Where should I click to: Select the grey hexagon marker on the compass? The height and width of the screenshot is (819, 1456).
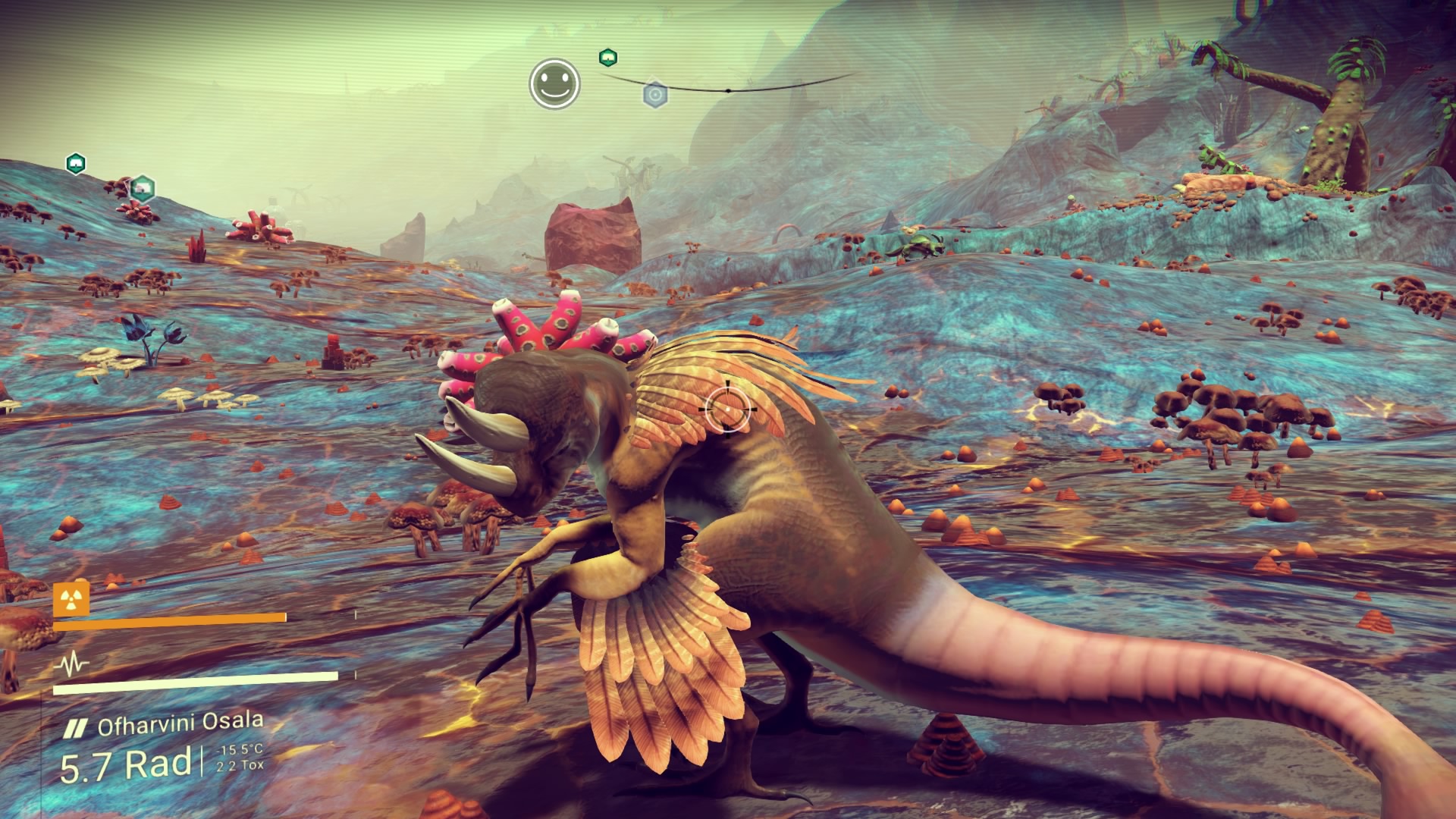(x=655, y=96)
